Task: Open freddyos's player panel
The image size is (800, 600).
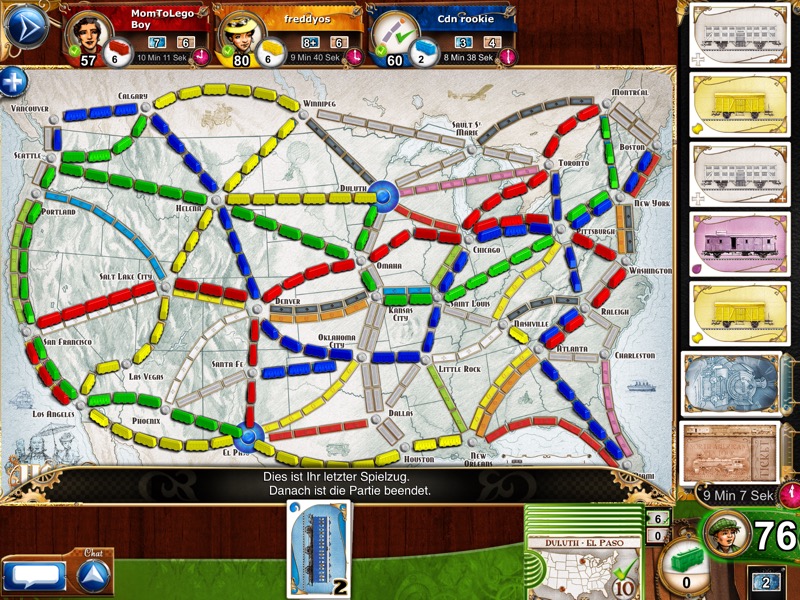Action: 288,34
